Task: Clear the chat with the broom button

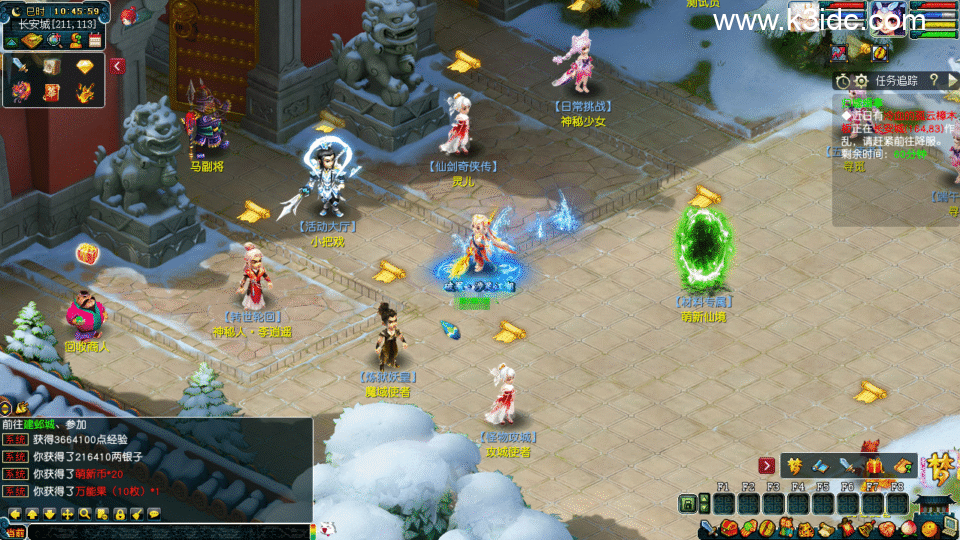Action: click(x=136, y=514)
